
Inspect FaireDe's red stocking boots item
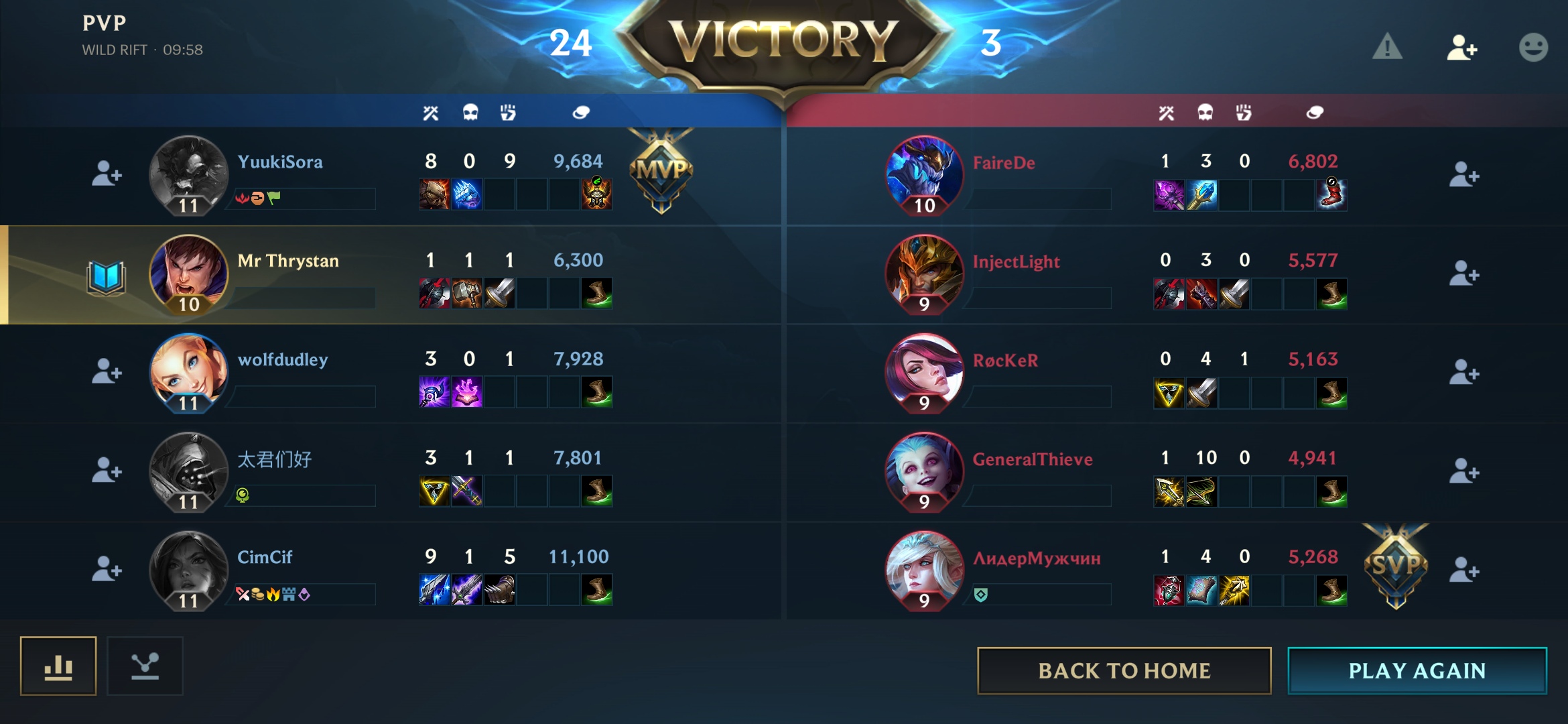click(1331, 194)
